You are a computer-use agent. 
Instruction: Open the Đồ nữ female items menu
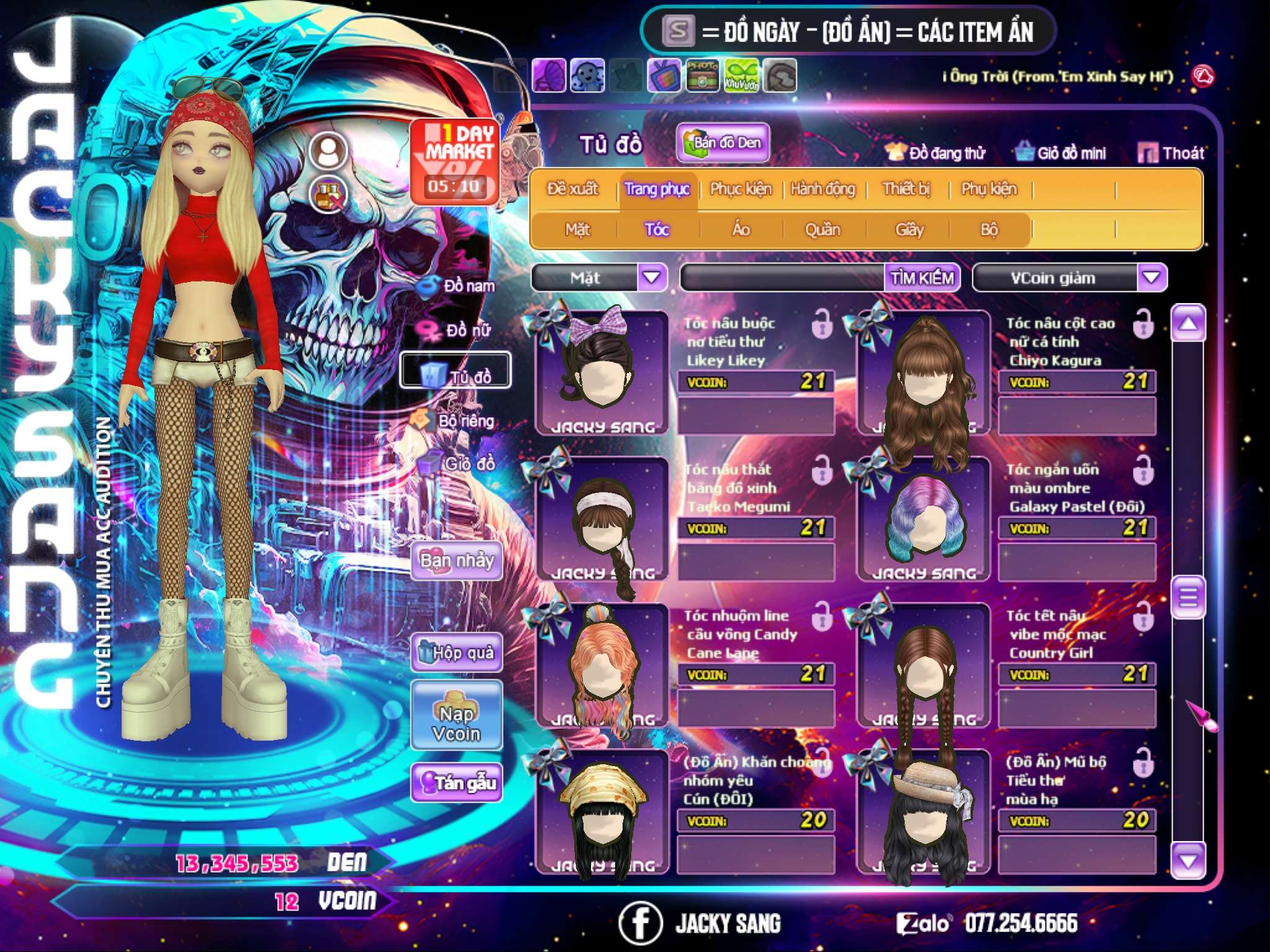(458, 330)
